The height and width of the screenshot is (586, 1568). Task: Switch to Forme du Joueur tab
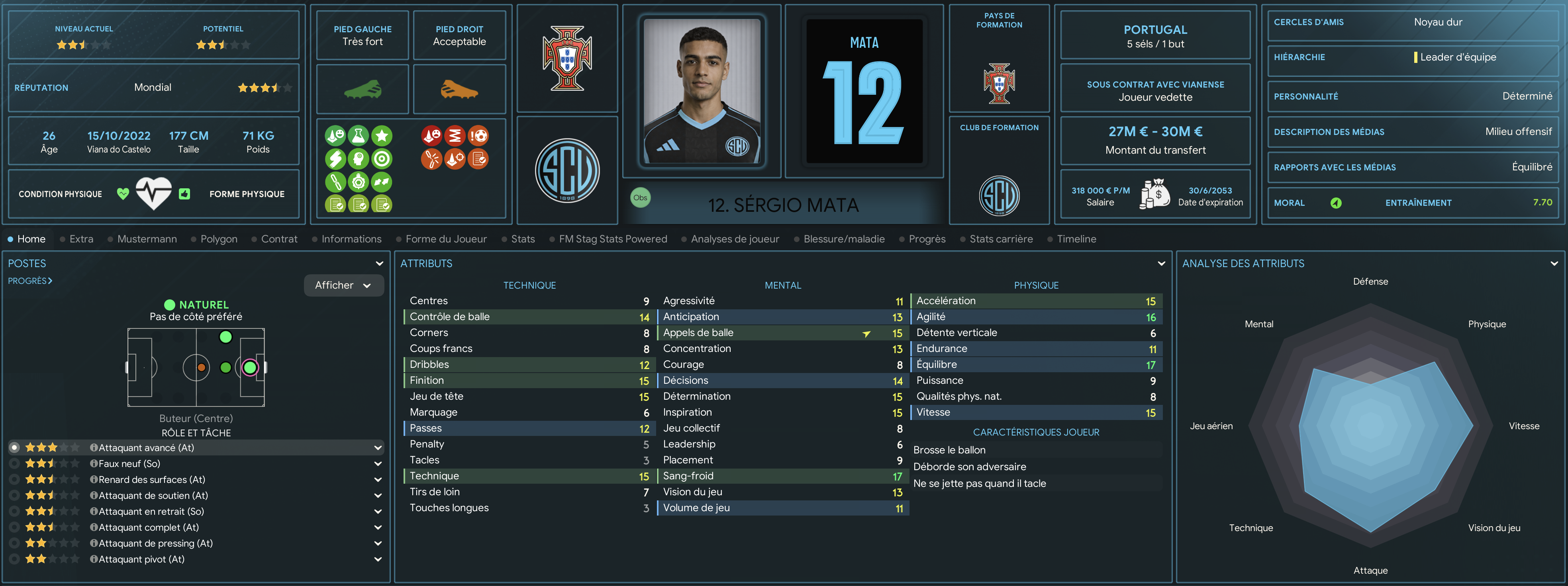(x=445, y=239)
